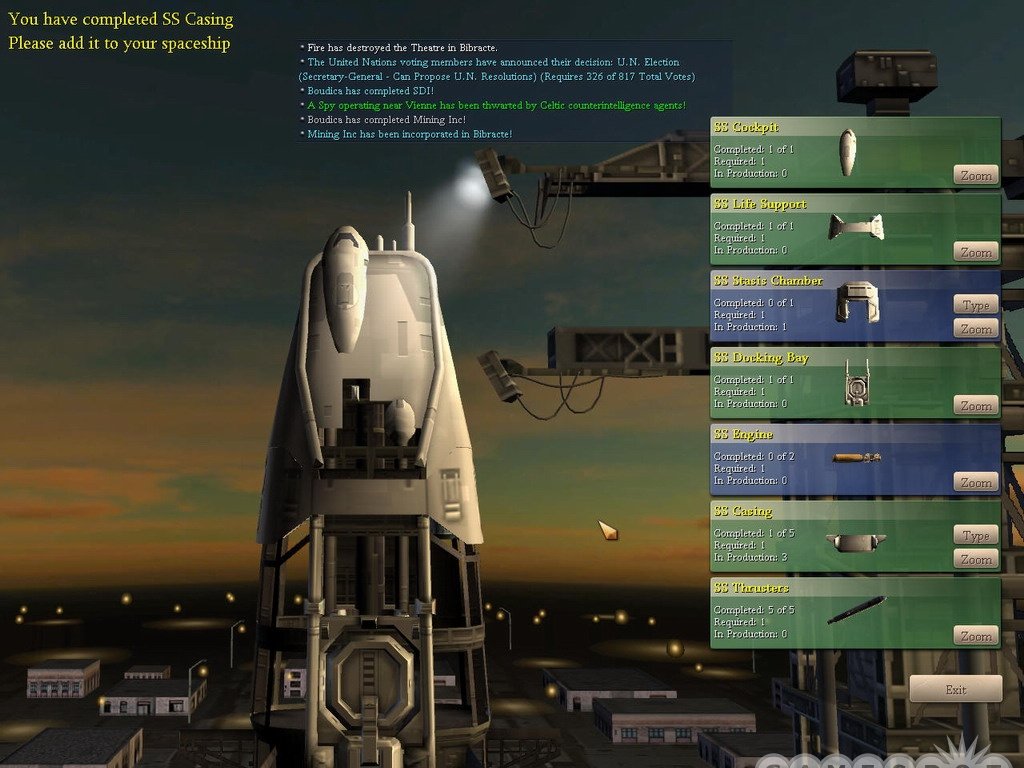The height and width of the screenshot is (768, 1024).
Task: Zoom on the SS Docking Bay
Action: point(976,405)
